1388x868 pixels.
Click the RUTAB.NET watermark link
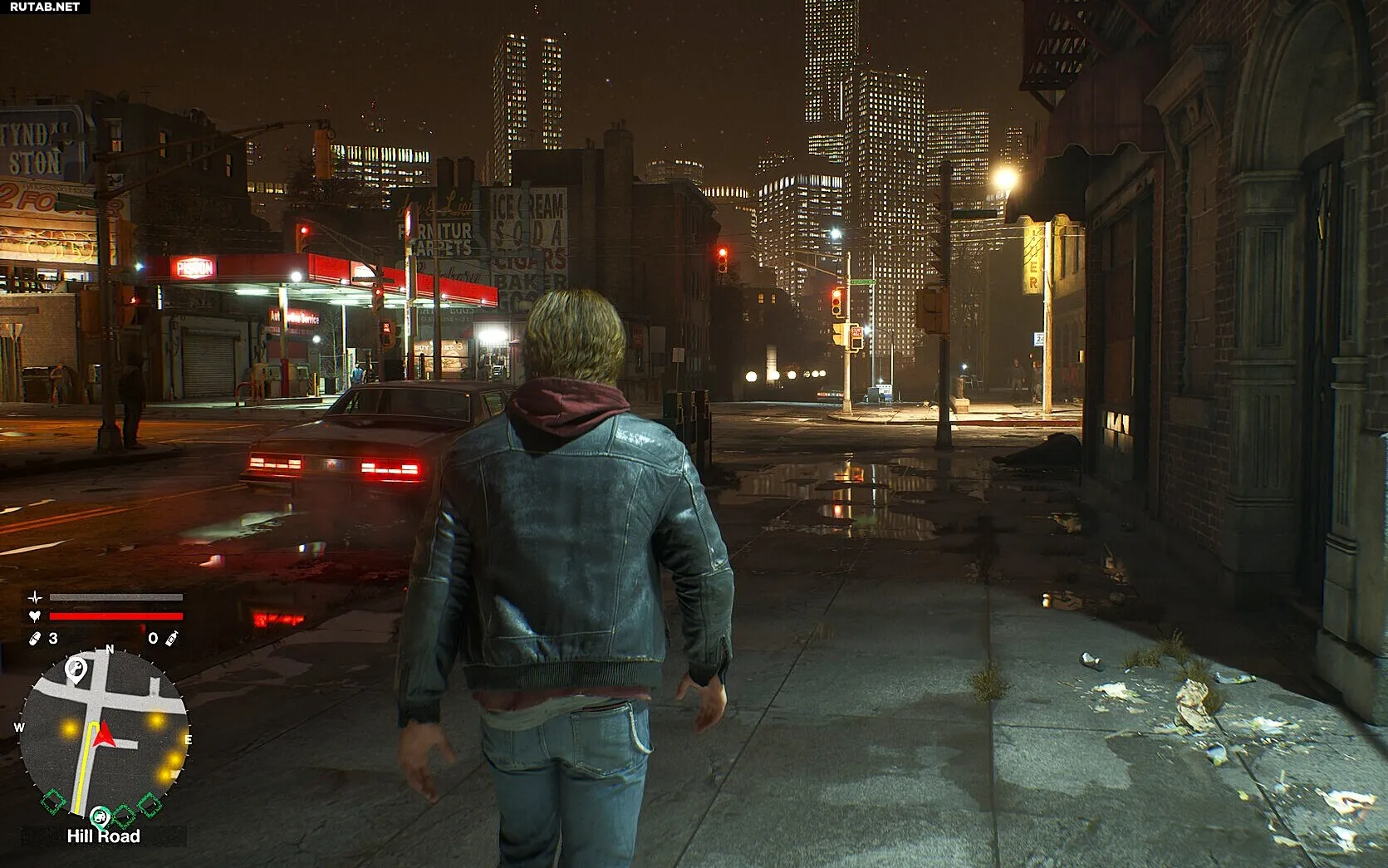point(45,7)
